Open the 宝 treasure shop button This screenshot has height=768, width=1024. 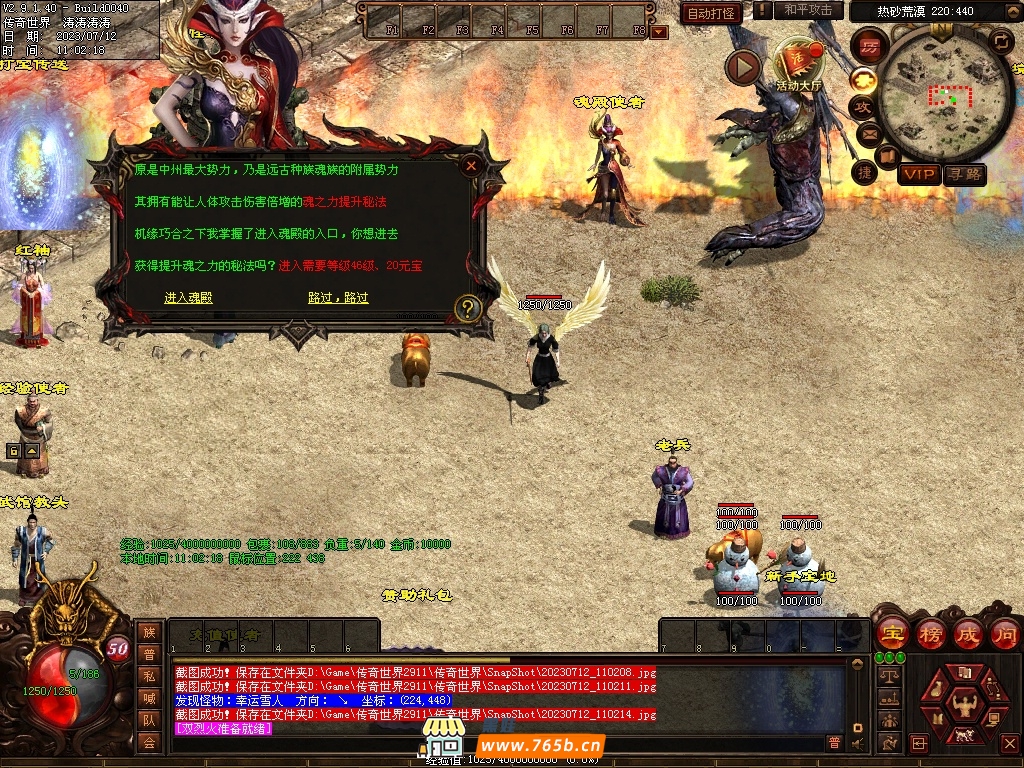(x=892, y=634)
